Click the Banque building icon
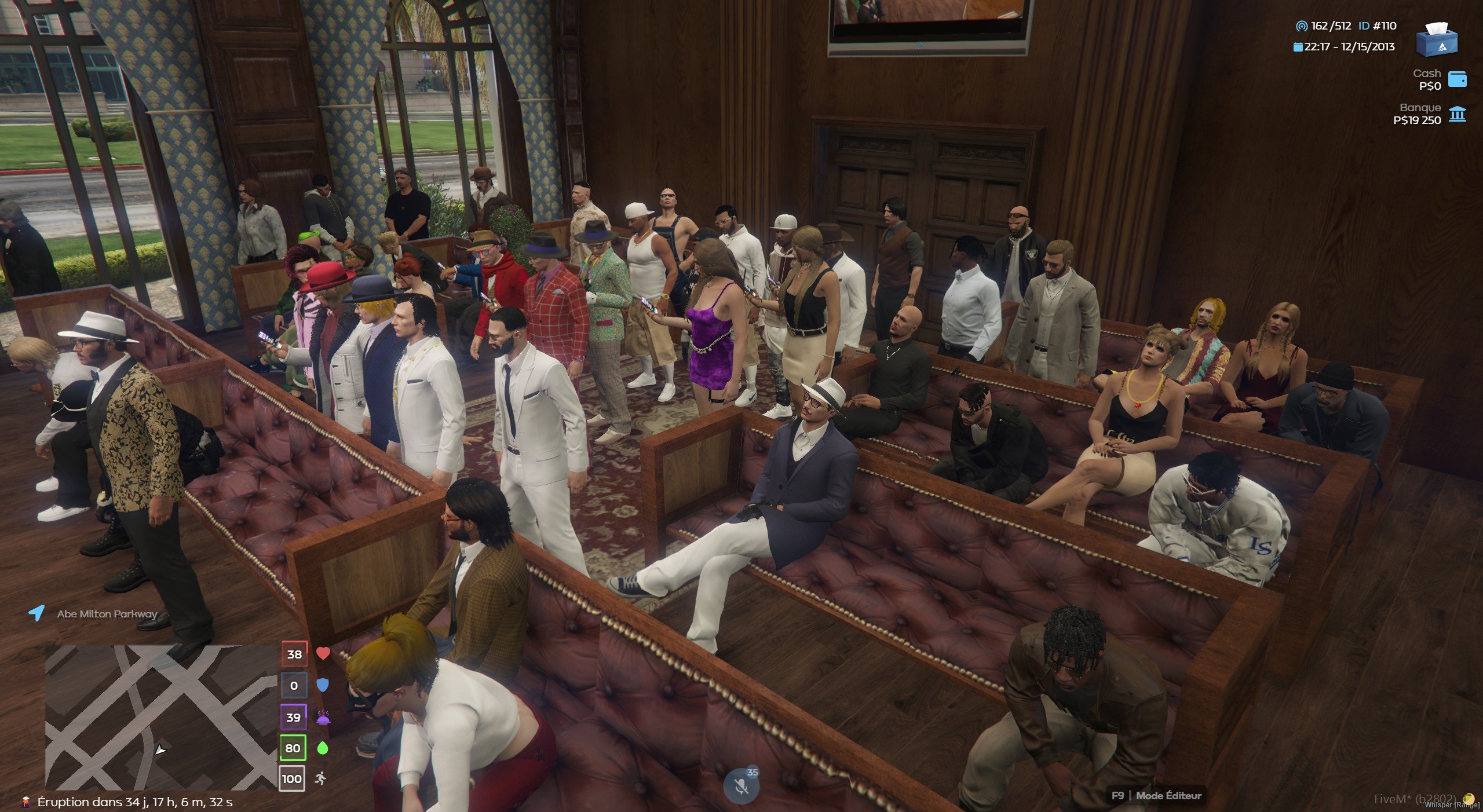1483x812 pixels. tap(1458, 114)
